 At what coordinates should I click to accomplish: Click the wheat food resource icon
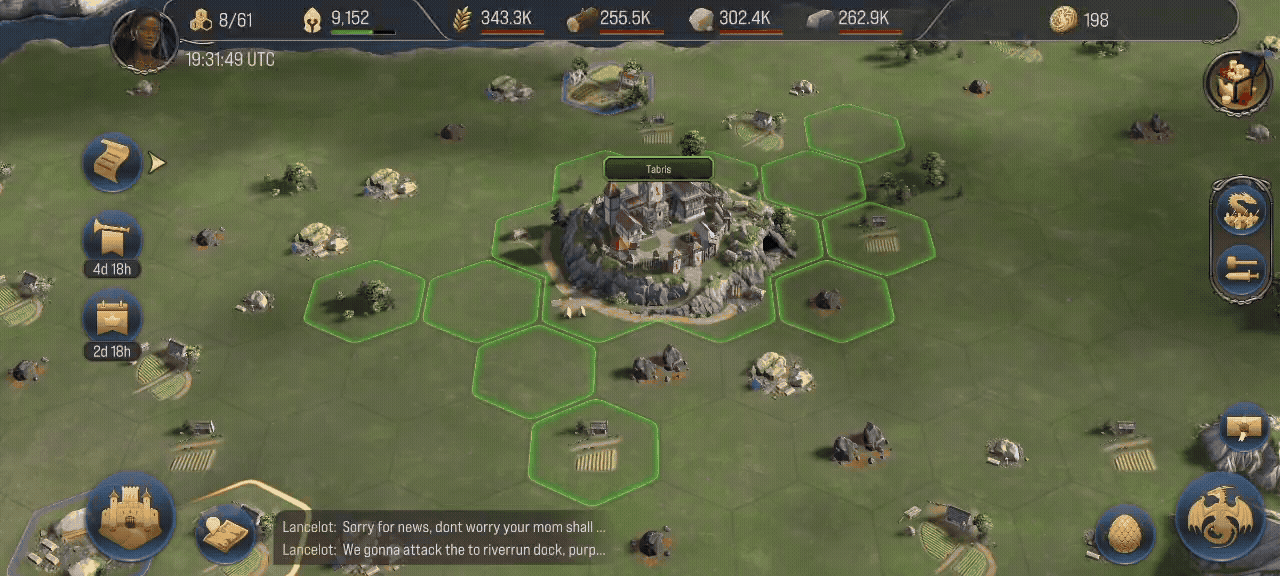(462, 19)
